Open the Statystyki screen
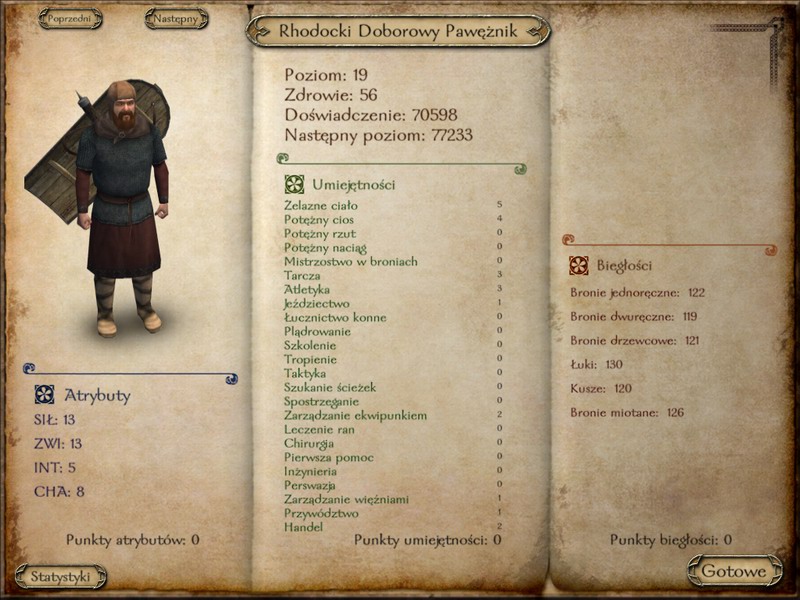The image size is (800, 600). (x=61, y=576)
